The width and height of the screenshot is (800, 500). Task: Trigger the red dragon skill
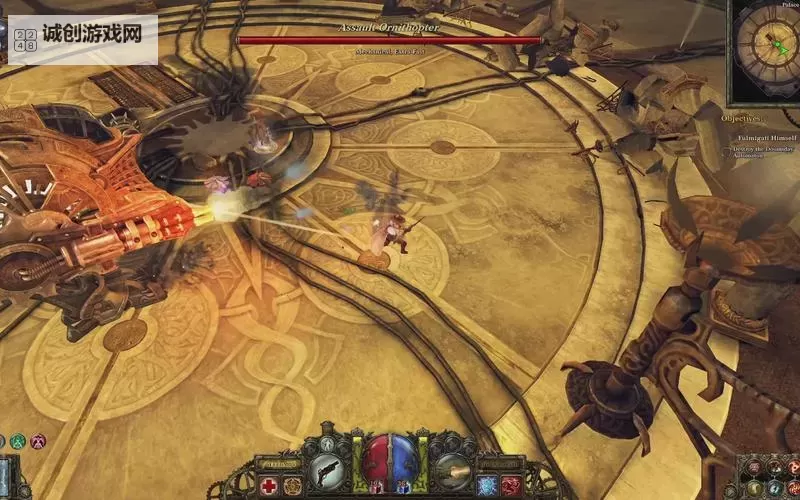[511, 486]
